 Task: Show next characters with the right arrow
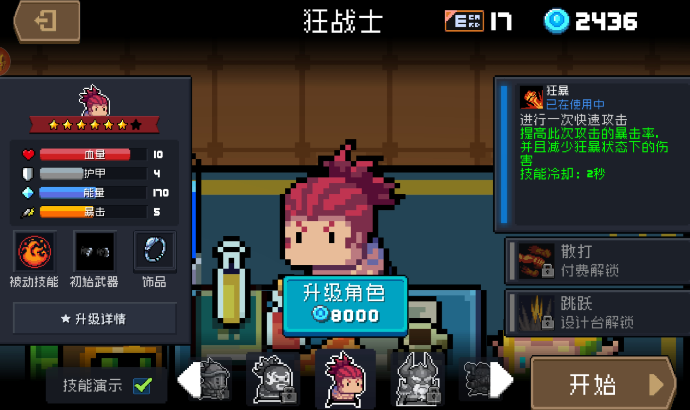point(502,381)
